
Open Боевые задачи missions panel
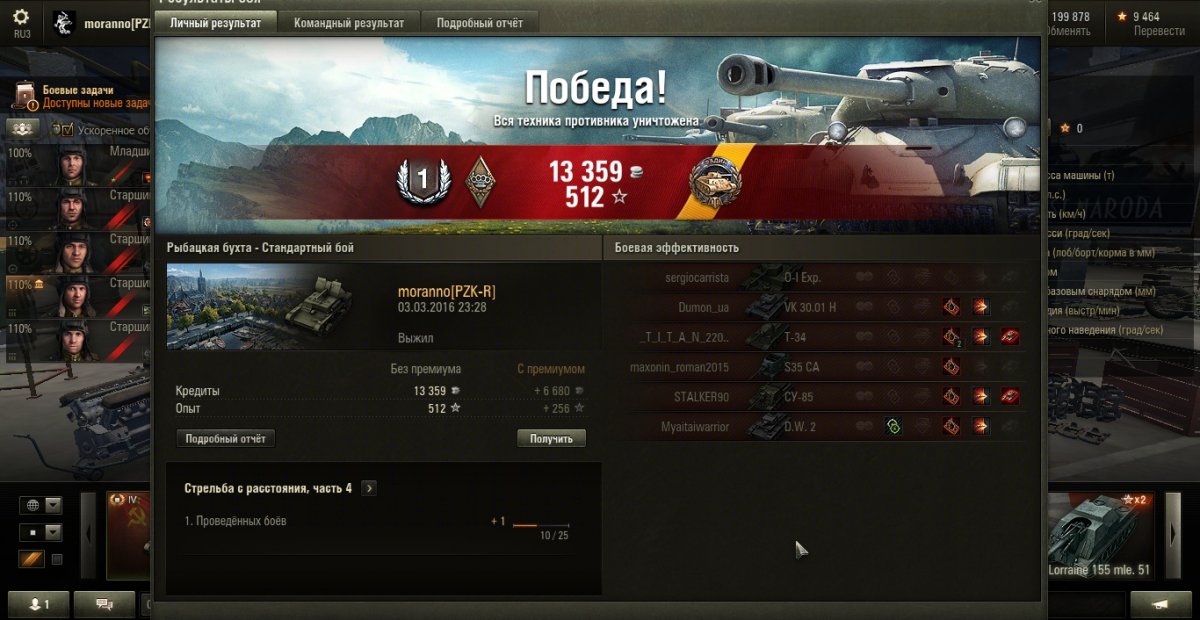(x=78, y=96)
